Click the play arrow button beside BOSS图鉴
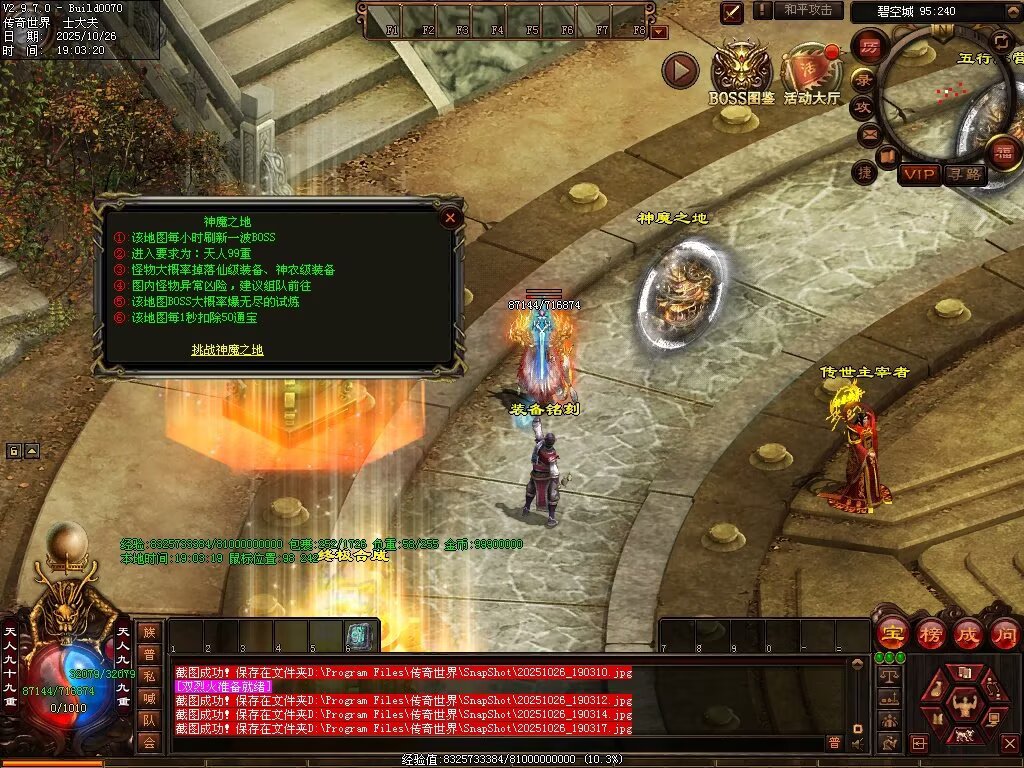1024x768 pixels. tap(680, 70)
